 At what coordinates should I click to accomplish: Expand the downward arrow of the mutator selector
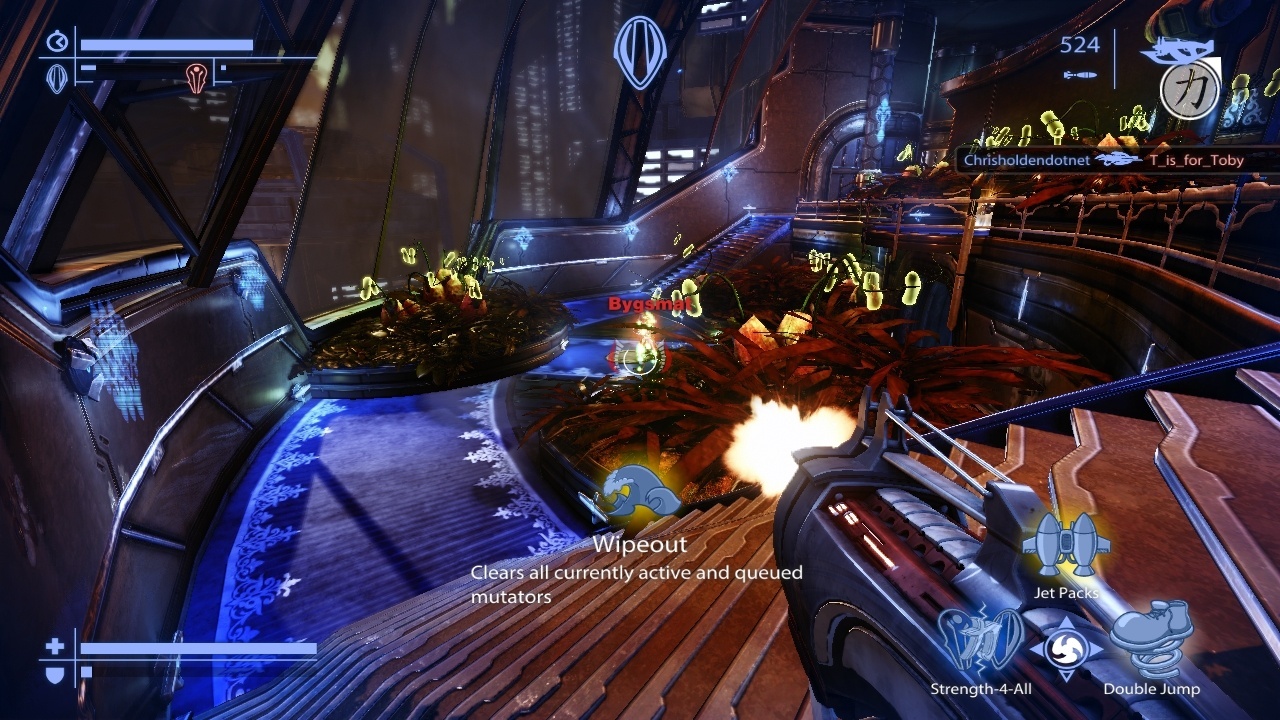click(x=1066, y=675)
